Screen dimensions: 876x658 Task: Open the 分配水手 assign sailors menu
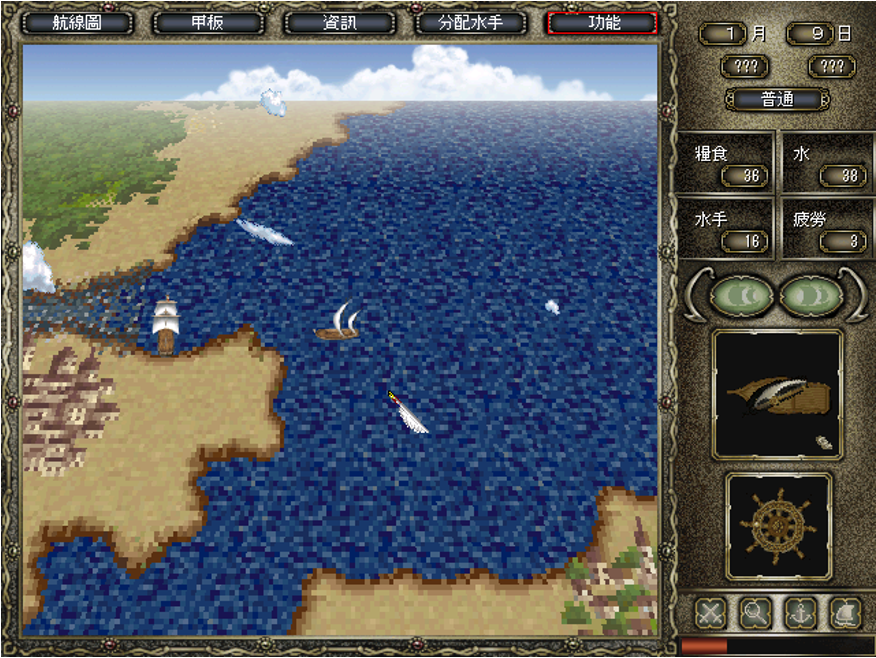click(470, 22)
